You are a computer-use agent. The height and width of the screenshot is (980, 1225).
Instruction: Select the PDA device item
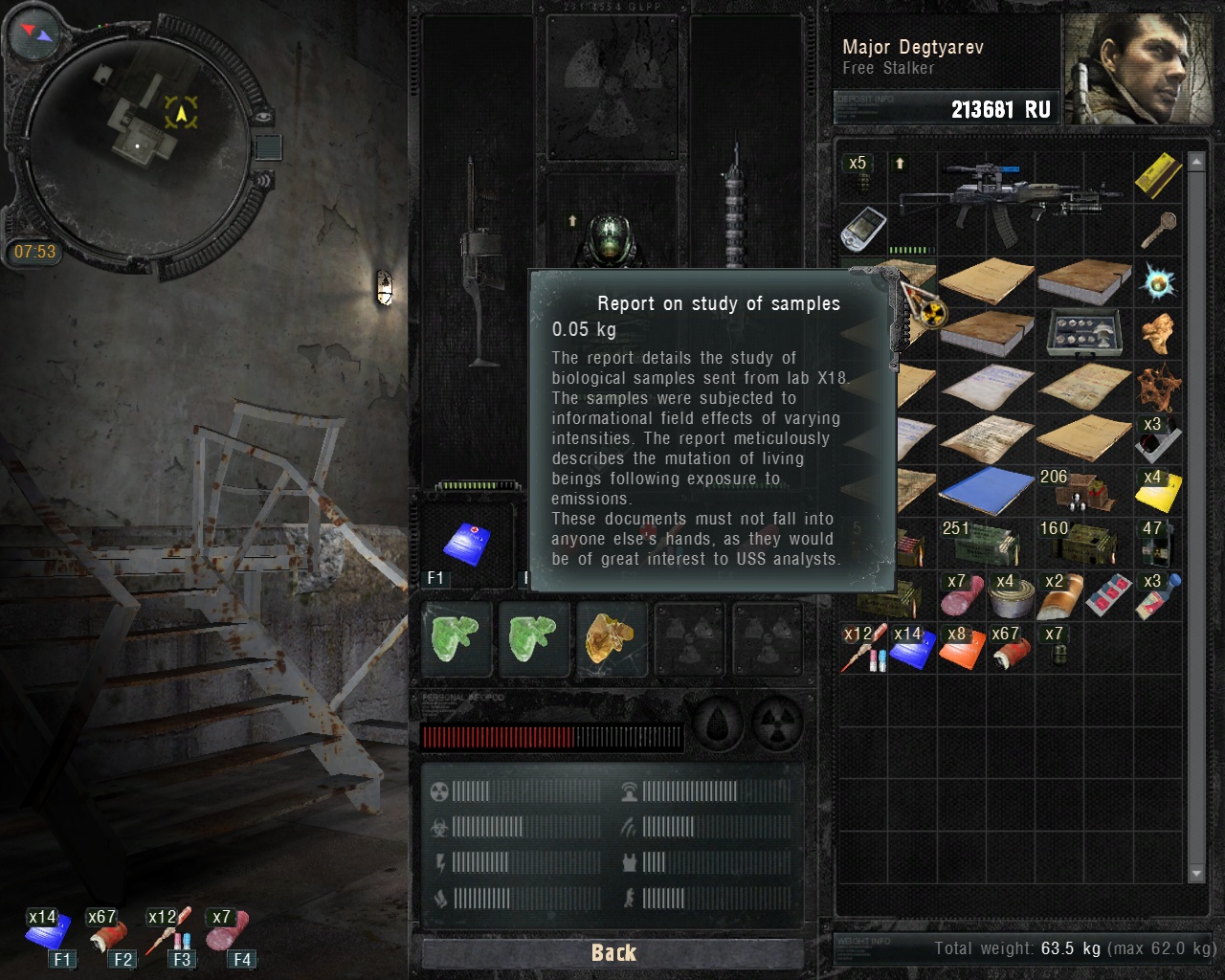[x=863, y=228]
